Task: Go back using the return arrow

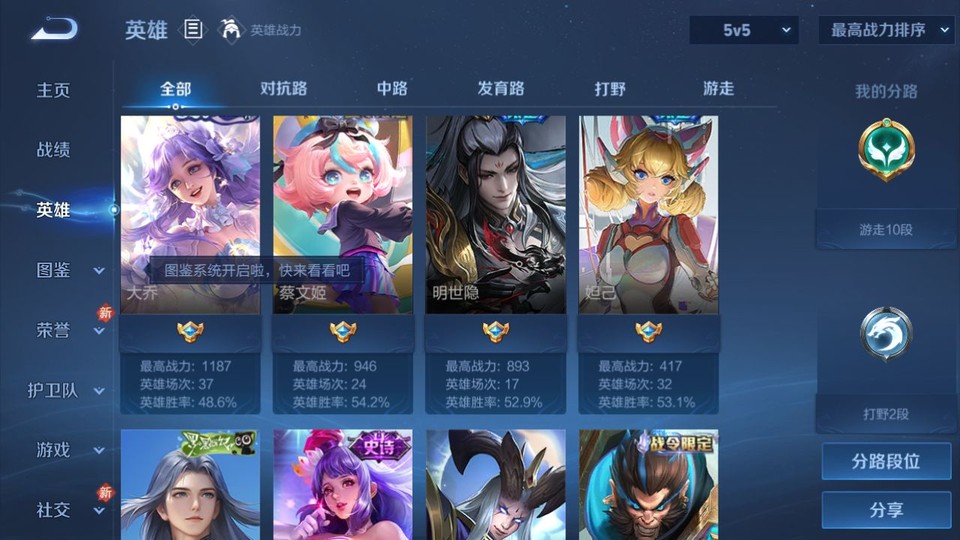Action: click(x=54, y=29)
